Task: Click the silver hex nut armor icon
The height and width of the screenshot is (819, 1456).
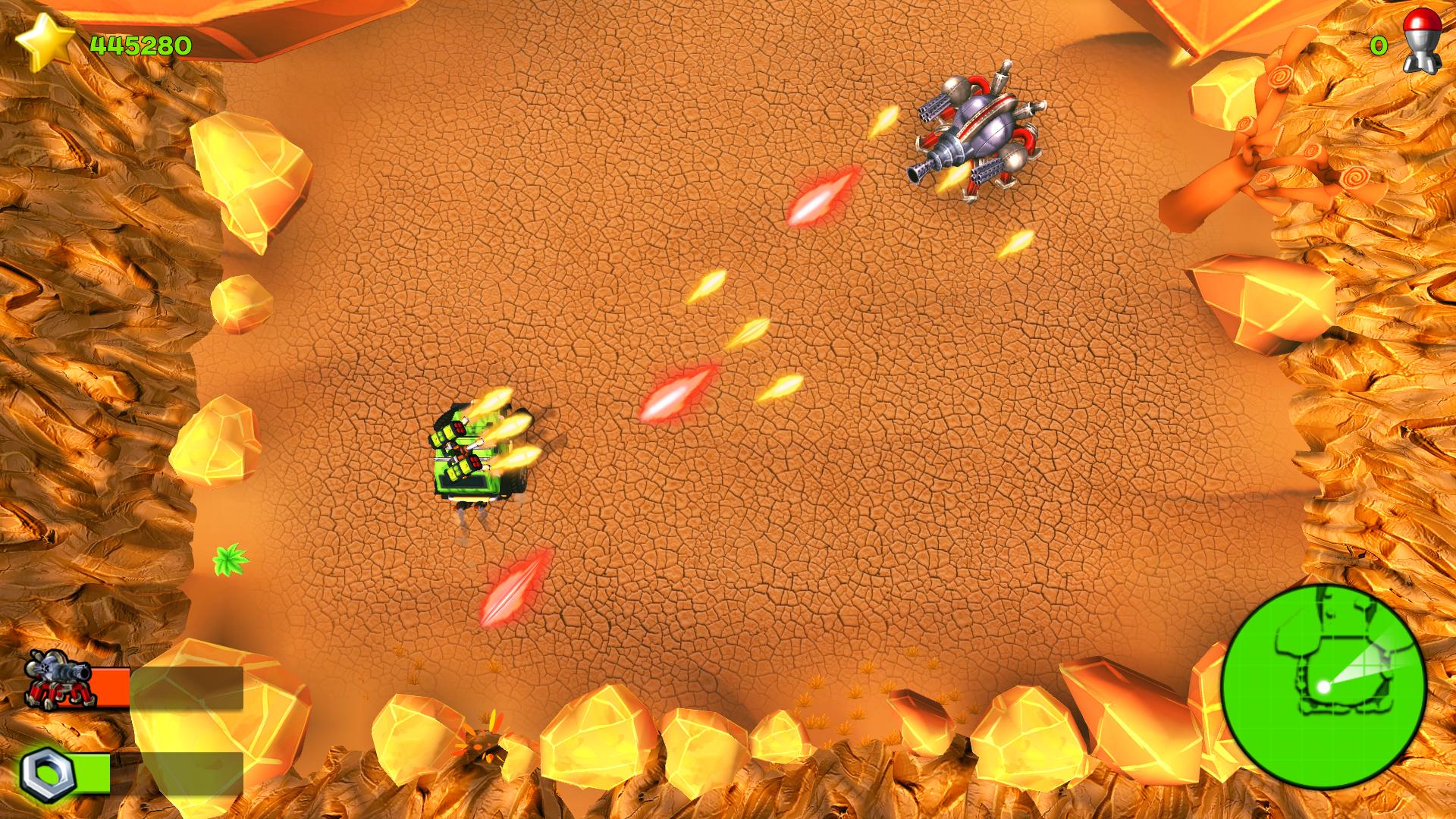Action: (47, 774)
